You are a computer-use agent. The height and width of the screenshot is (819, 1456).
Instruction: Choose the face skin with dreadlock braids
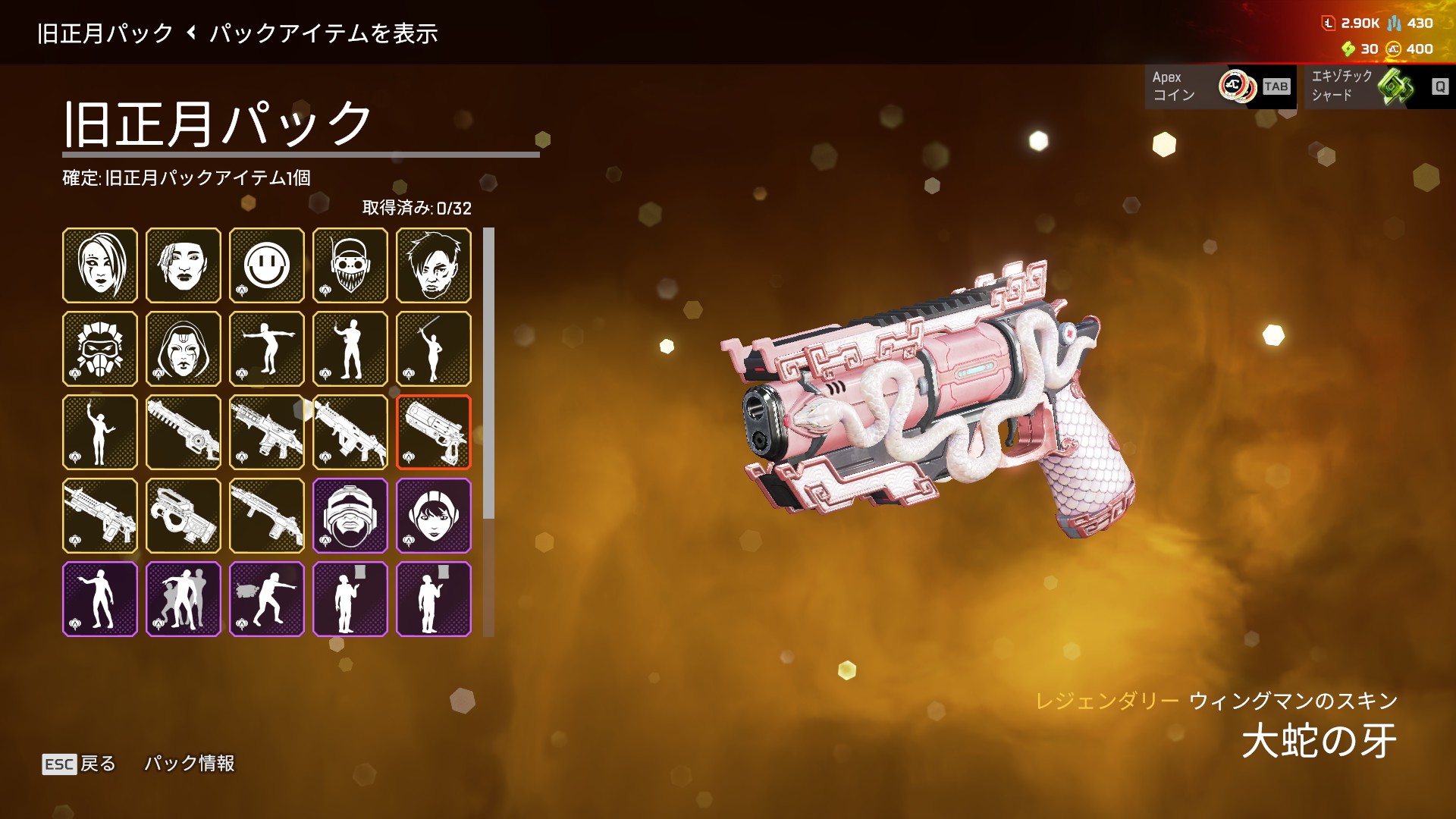(x=184, y=265)
